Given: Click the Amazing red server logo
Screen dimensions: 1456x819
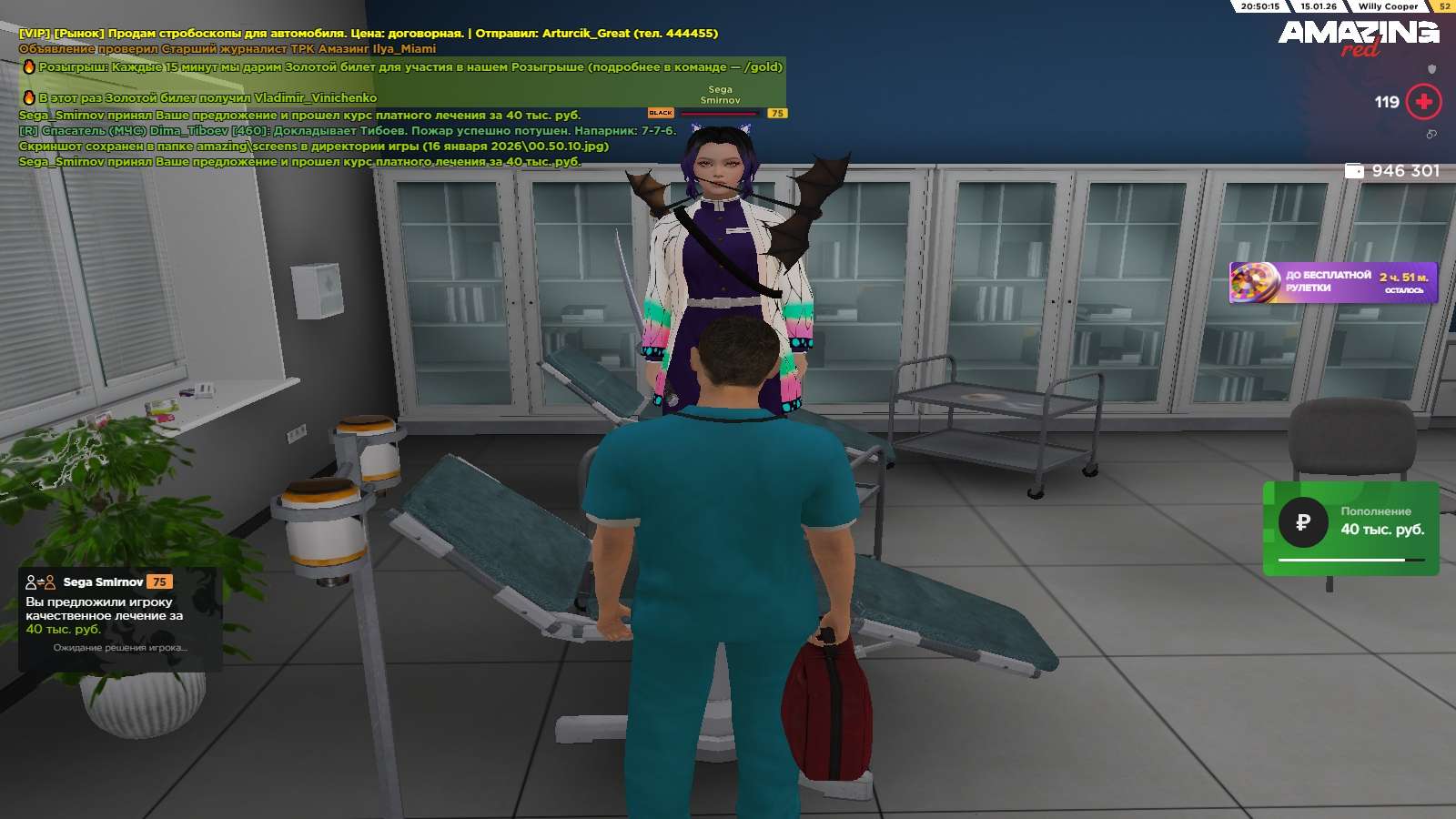Looking at the screenshot, I should [1358, 36].
